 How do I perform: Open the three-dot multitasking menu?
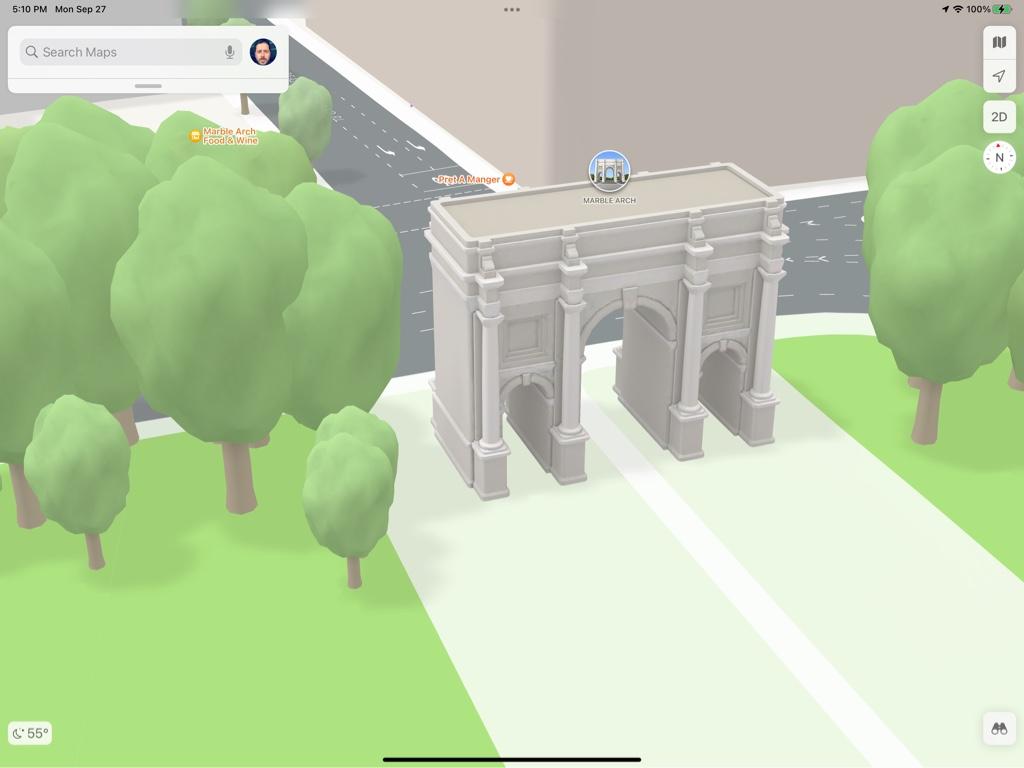[512, 10]
